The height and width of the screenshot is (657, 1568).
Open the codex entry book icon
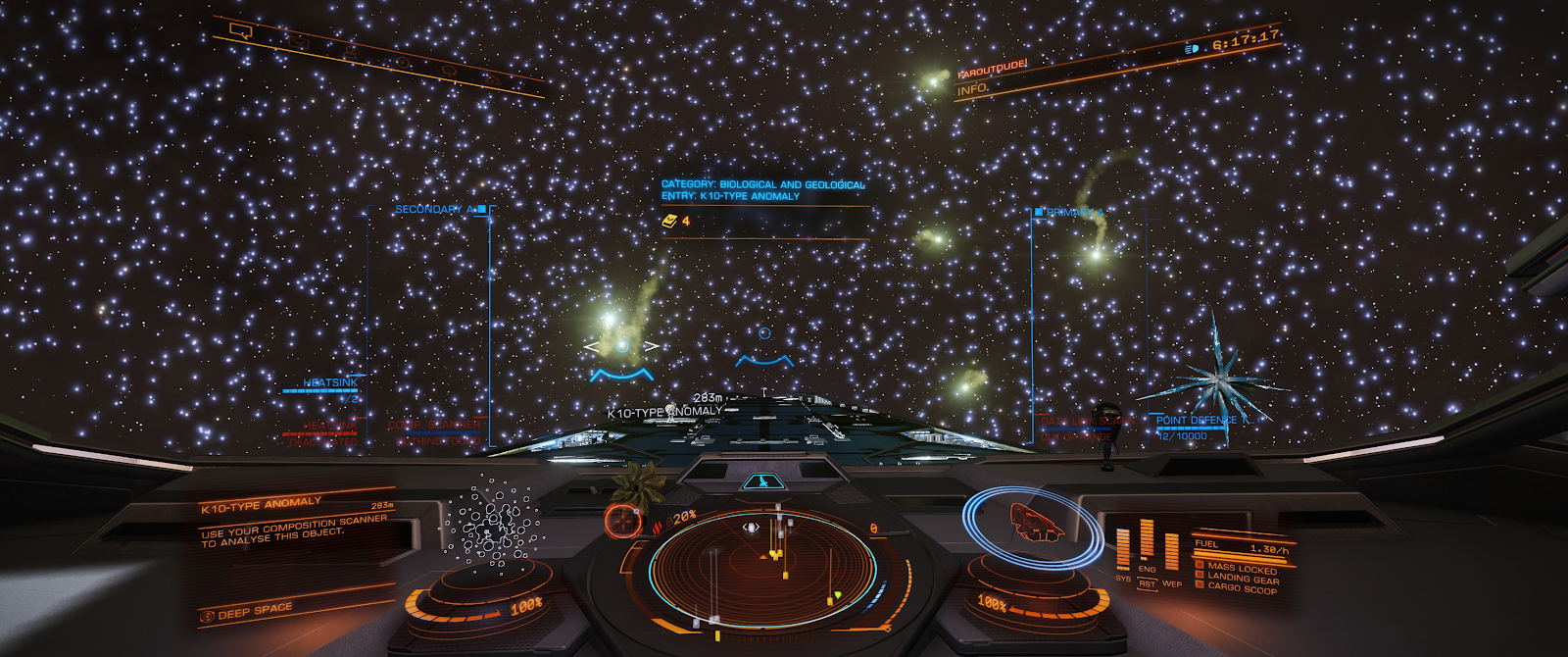pos(669,222)
